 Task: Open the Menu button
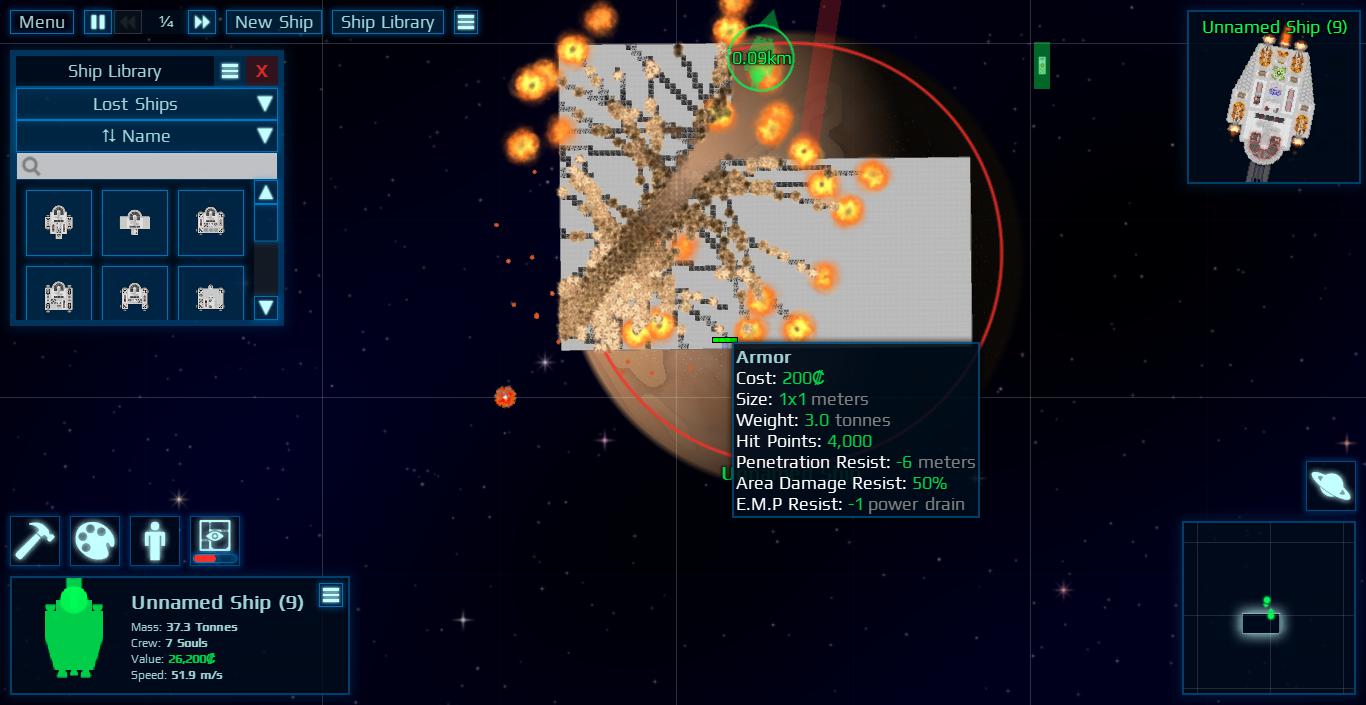[42, 22]
